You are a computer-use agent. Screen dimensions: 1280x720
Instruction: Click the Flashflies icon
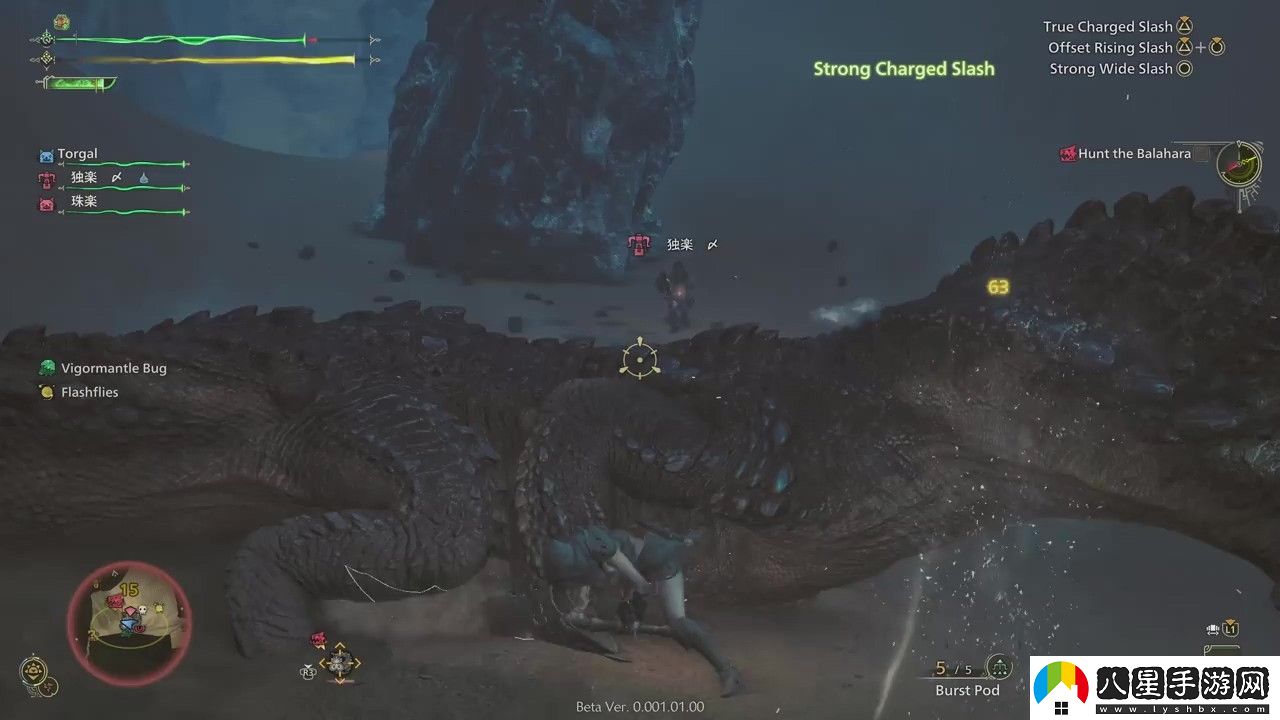(x=45, y=391)
